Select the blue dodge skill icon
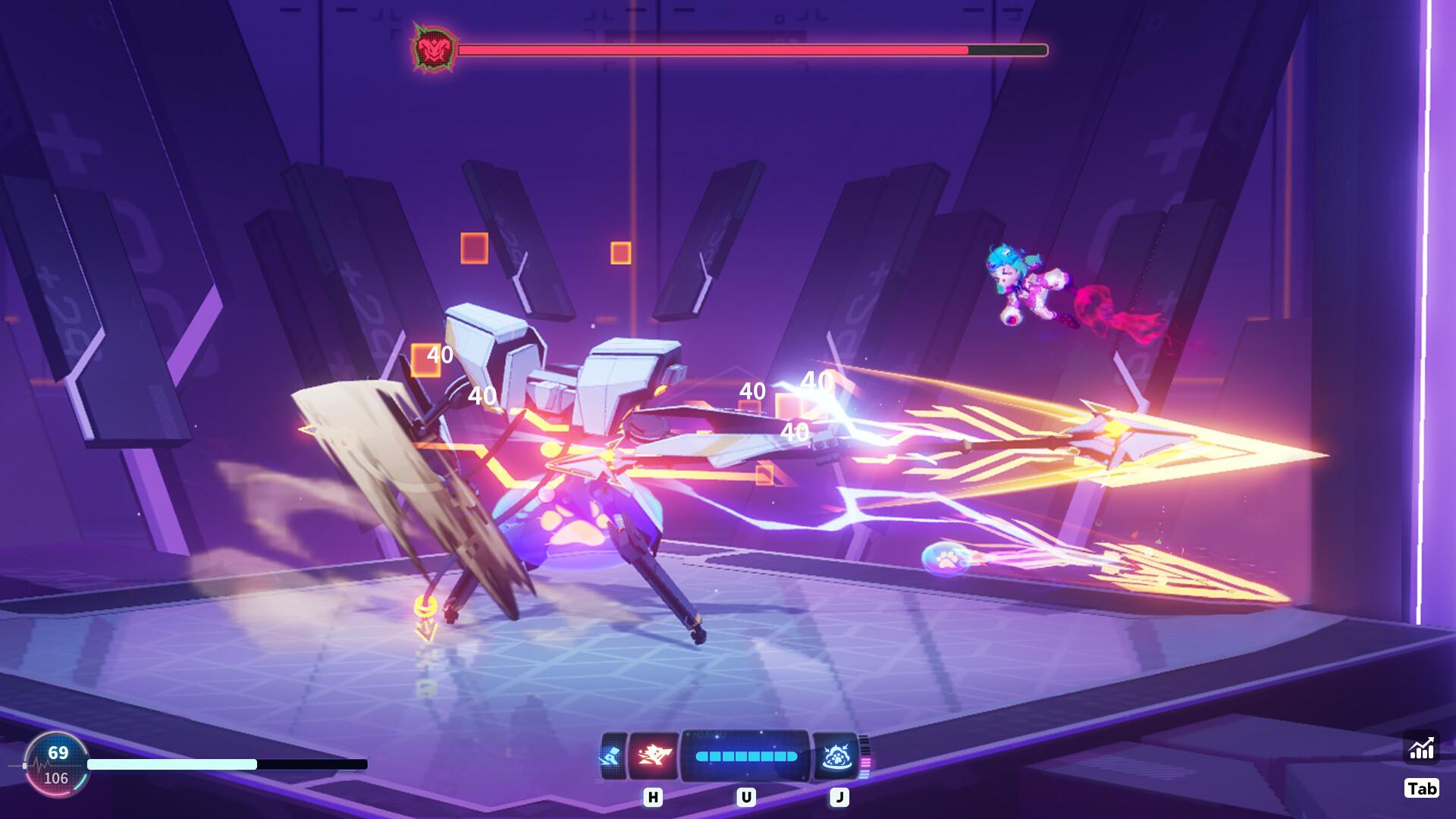Screen dimensions: 1456x819 tap(614, 755)
